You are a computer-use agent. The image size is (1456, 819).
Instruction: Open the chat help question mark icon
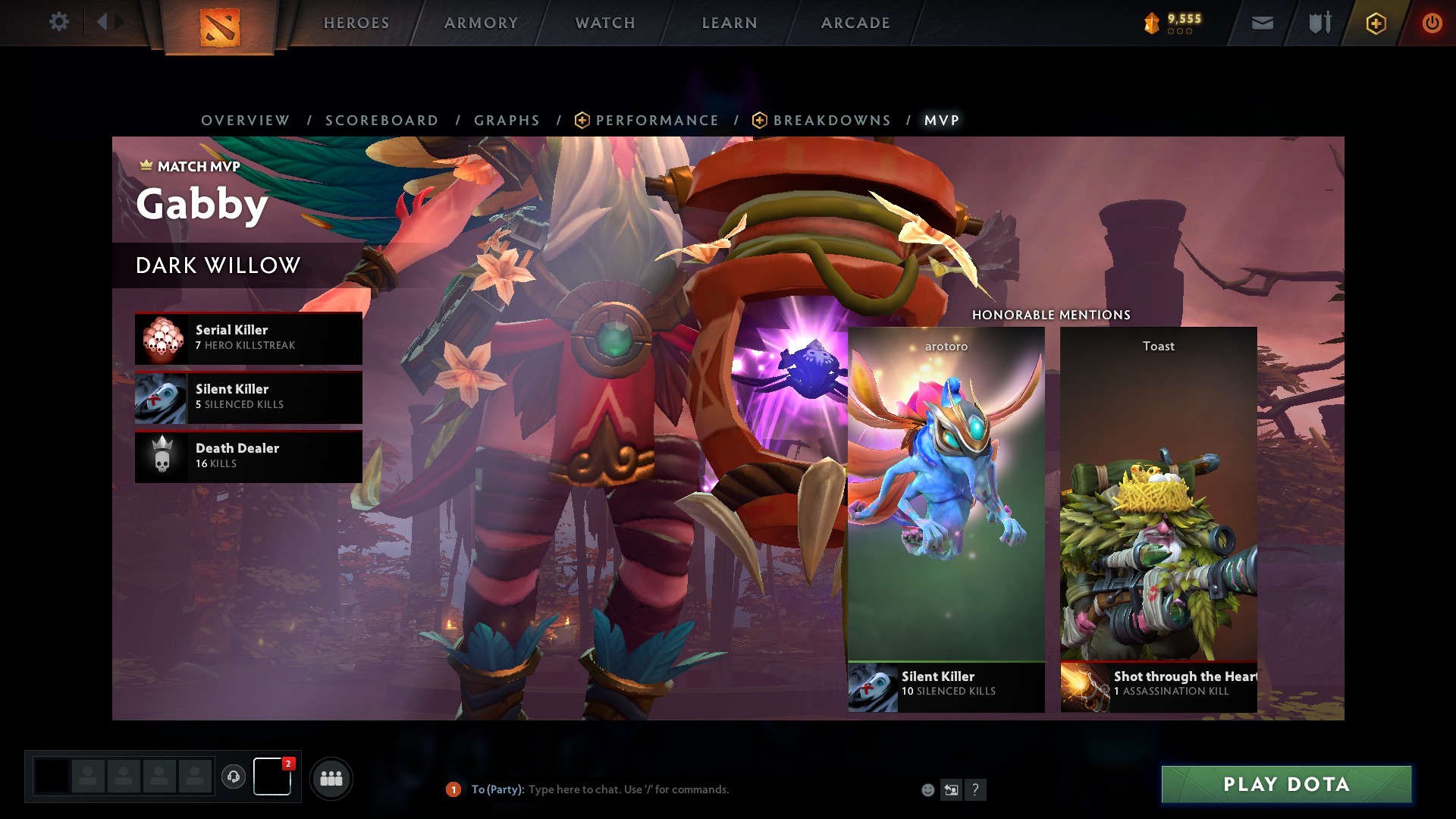(975, 789)
